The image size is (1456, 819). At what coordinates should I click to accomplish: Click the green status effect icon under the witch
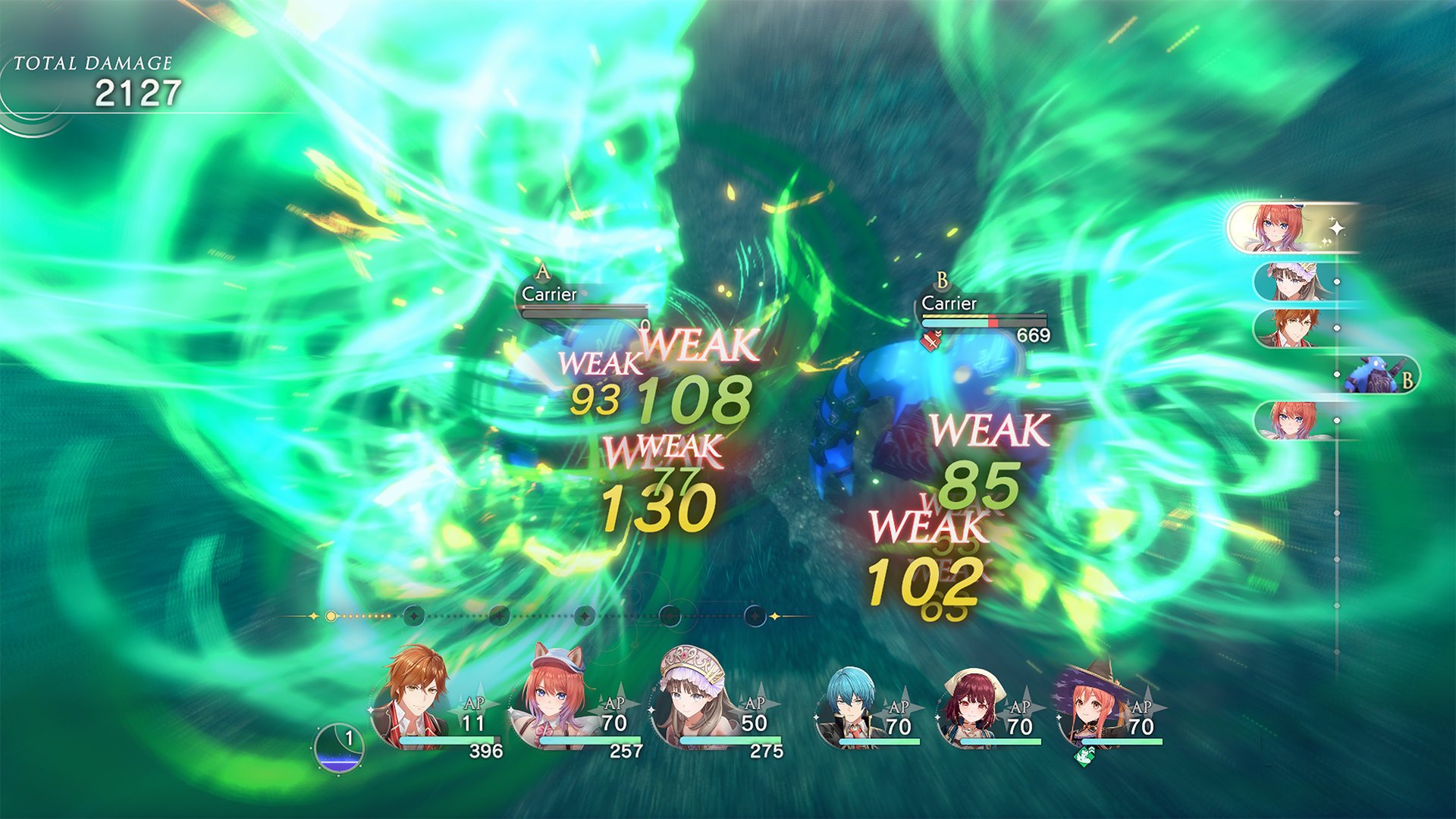[1083, 758]
